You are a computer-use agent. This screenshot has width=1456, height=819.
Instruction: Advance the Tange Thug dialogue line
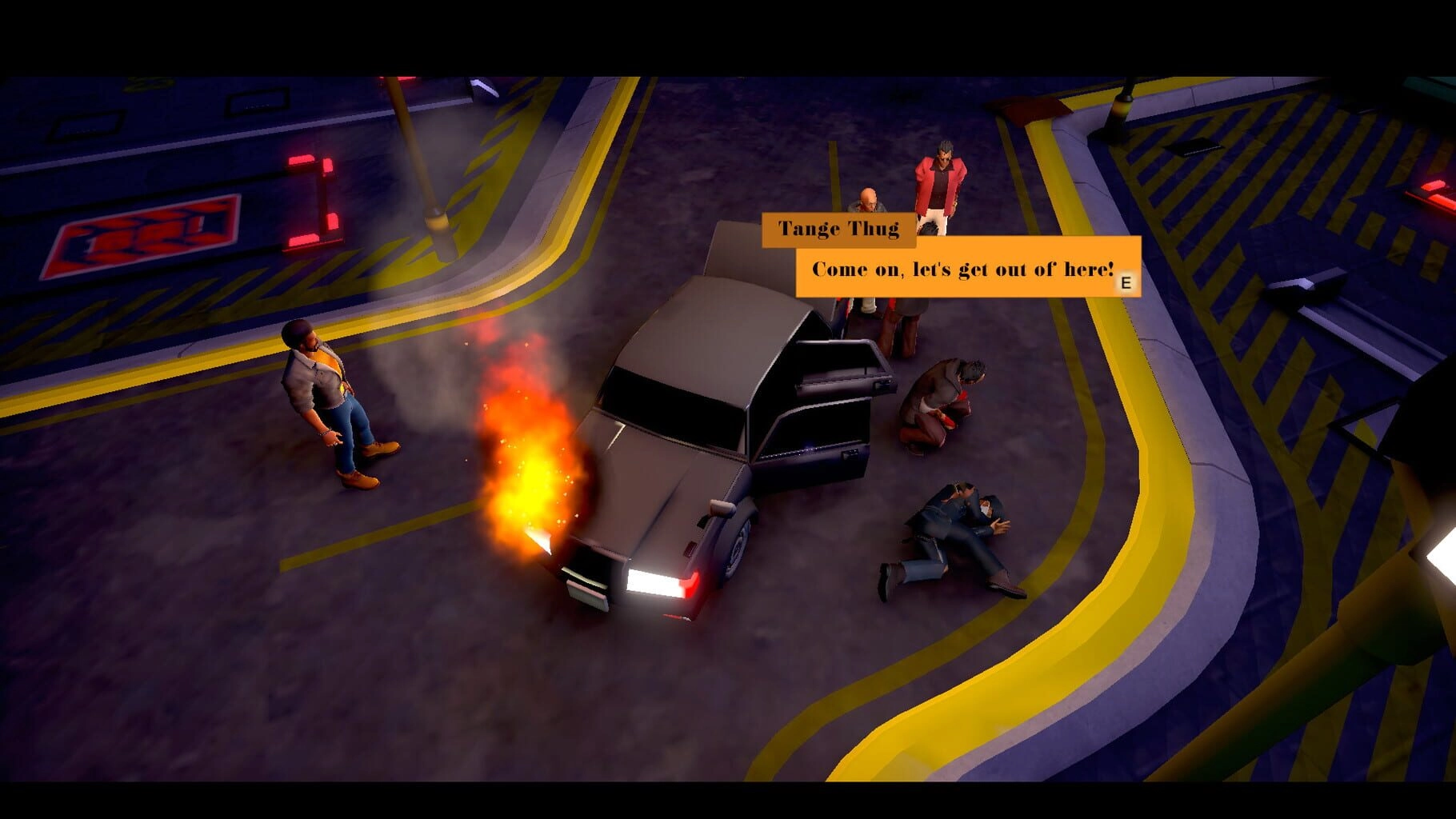click(1126, 282)
